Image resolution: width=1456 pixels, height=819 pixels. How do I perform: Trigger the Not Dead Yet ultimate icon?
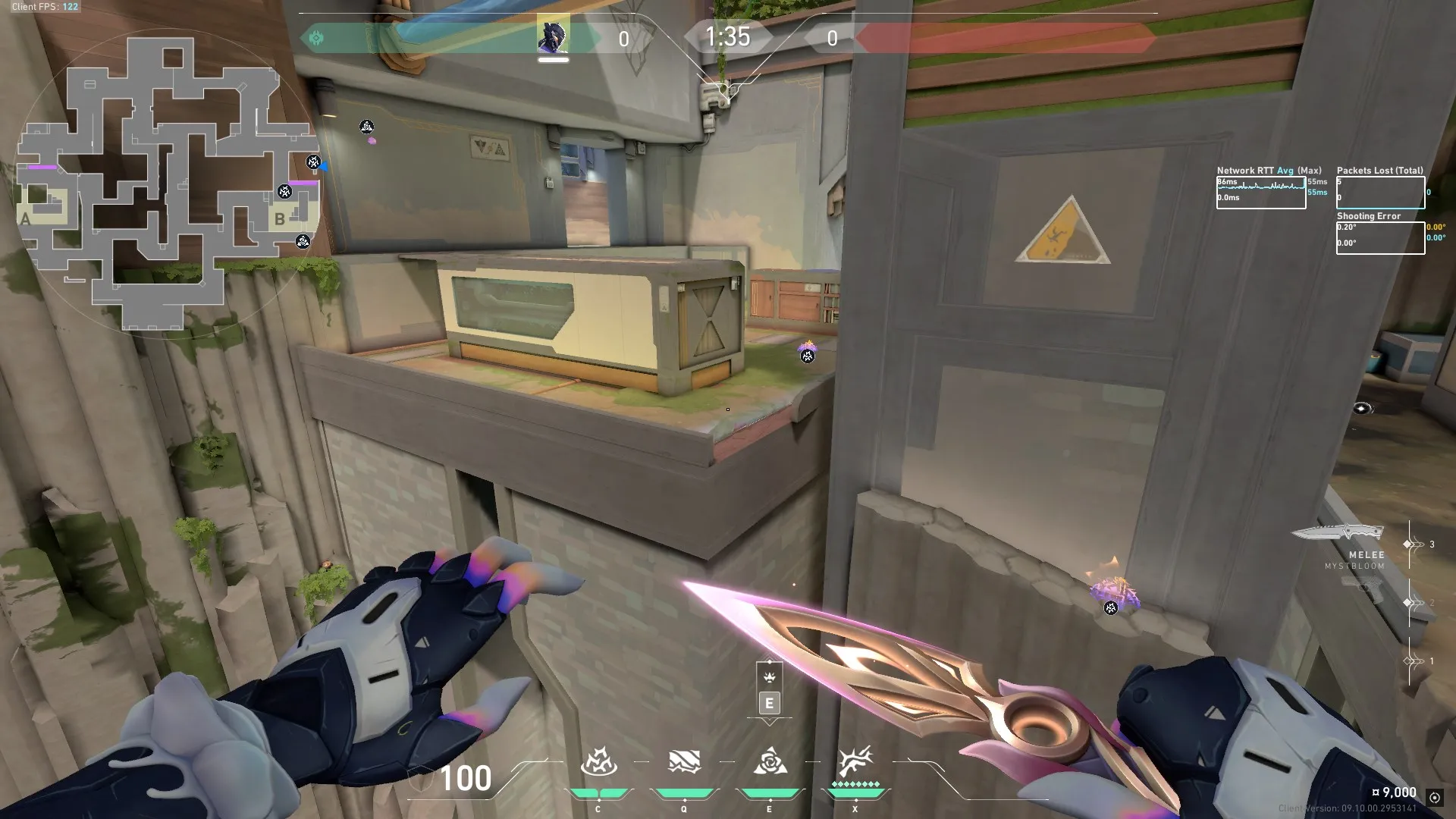(855, 761)
